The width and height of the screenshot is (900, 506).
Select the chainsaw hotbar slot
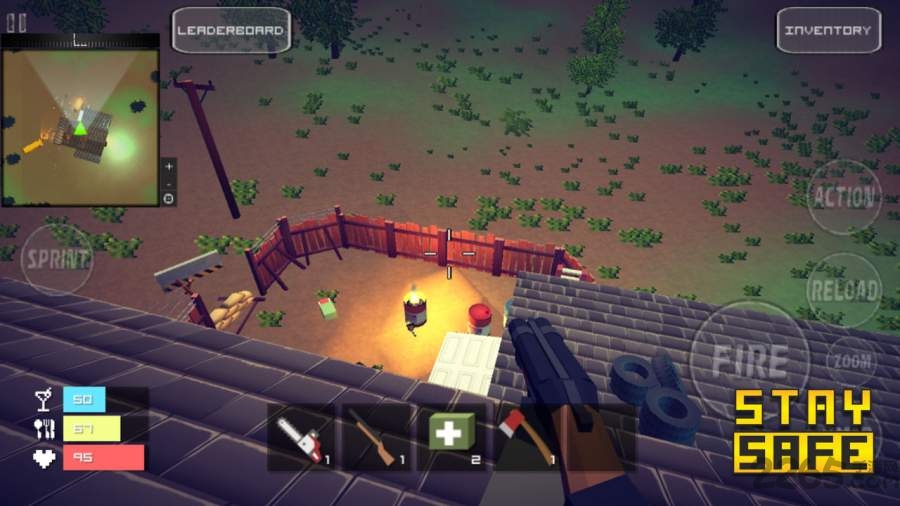coord(301,437)
